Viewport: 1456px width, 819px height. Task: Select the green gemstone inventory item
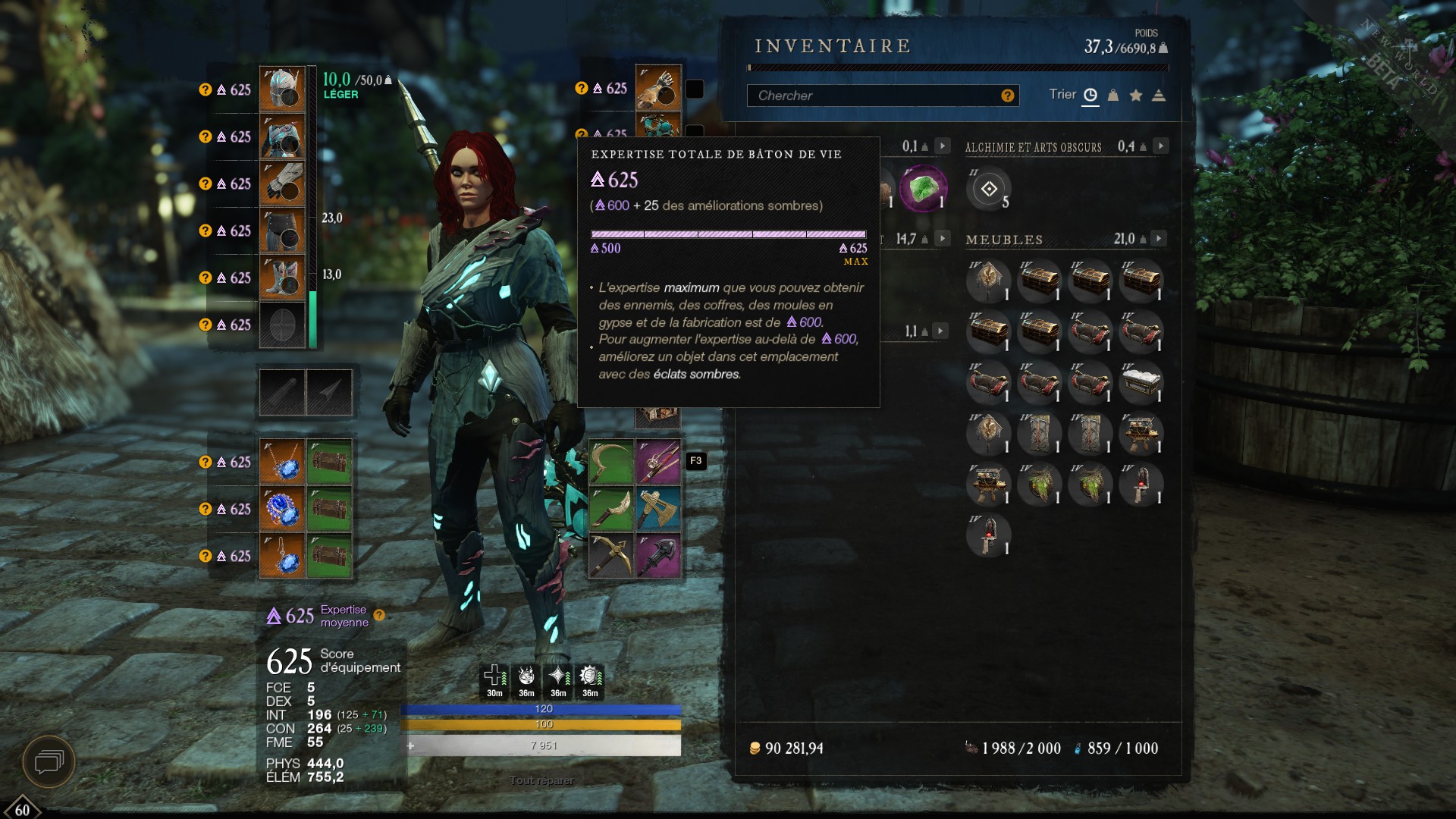[x=923, y=188]
